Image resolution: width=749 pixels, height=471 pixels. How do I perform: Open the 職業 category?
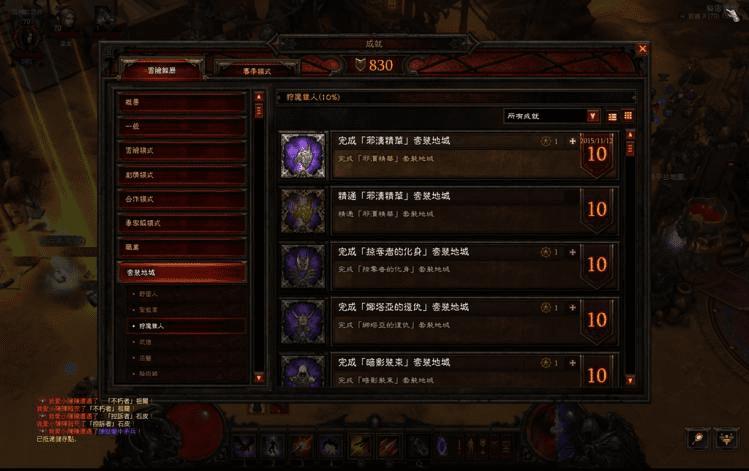pos(181,247)
